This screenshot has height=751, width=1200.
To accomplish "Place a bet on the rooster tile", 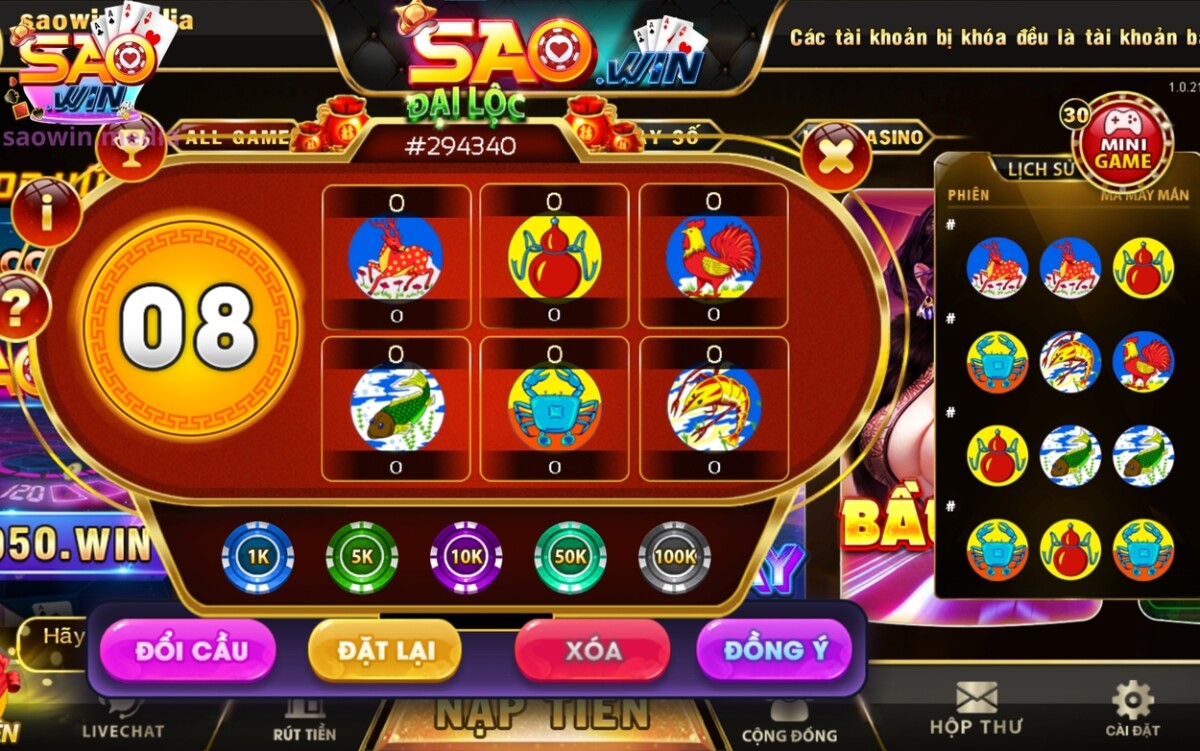I will point(713,257).
